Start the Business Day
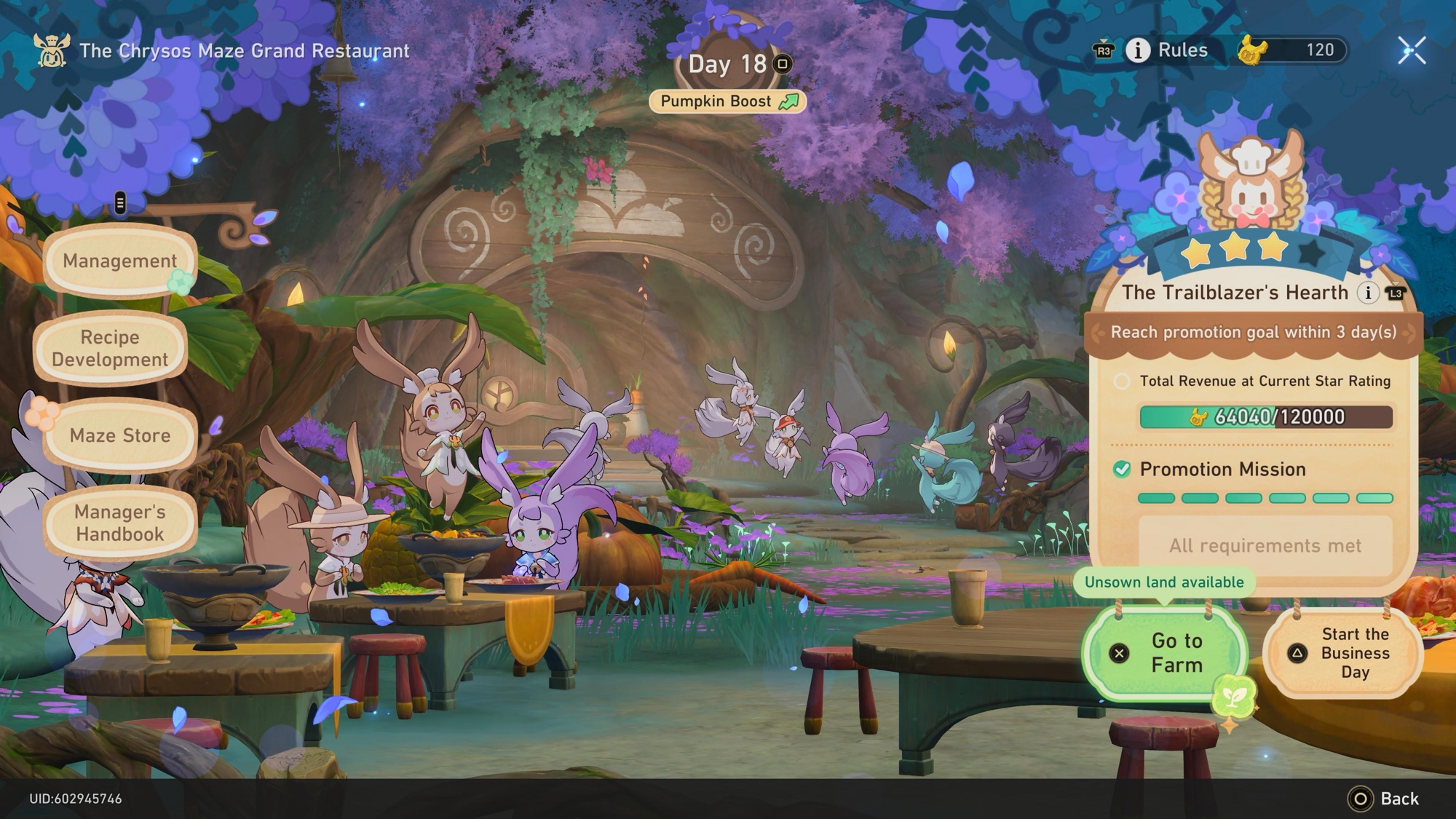This screenshot has width=1456, height=819. coord(1343,653)
